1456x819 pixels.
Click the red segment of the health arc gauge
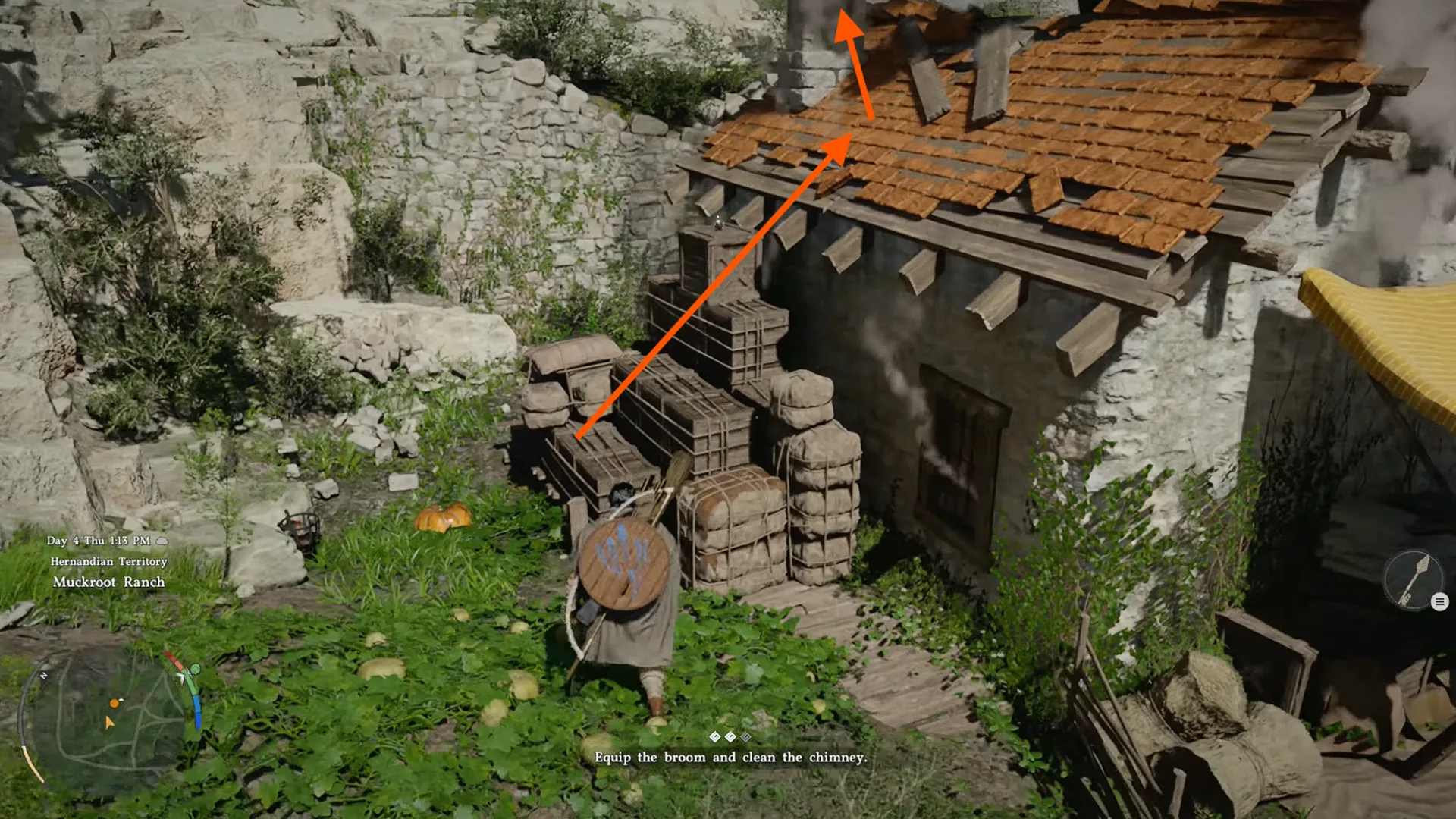point(175,657)
